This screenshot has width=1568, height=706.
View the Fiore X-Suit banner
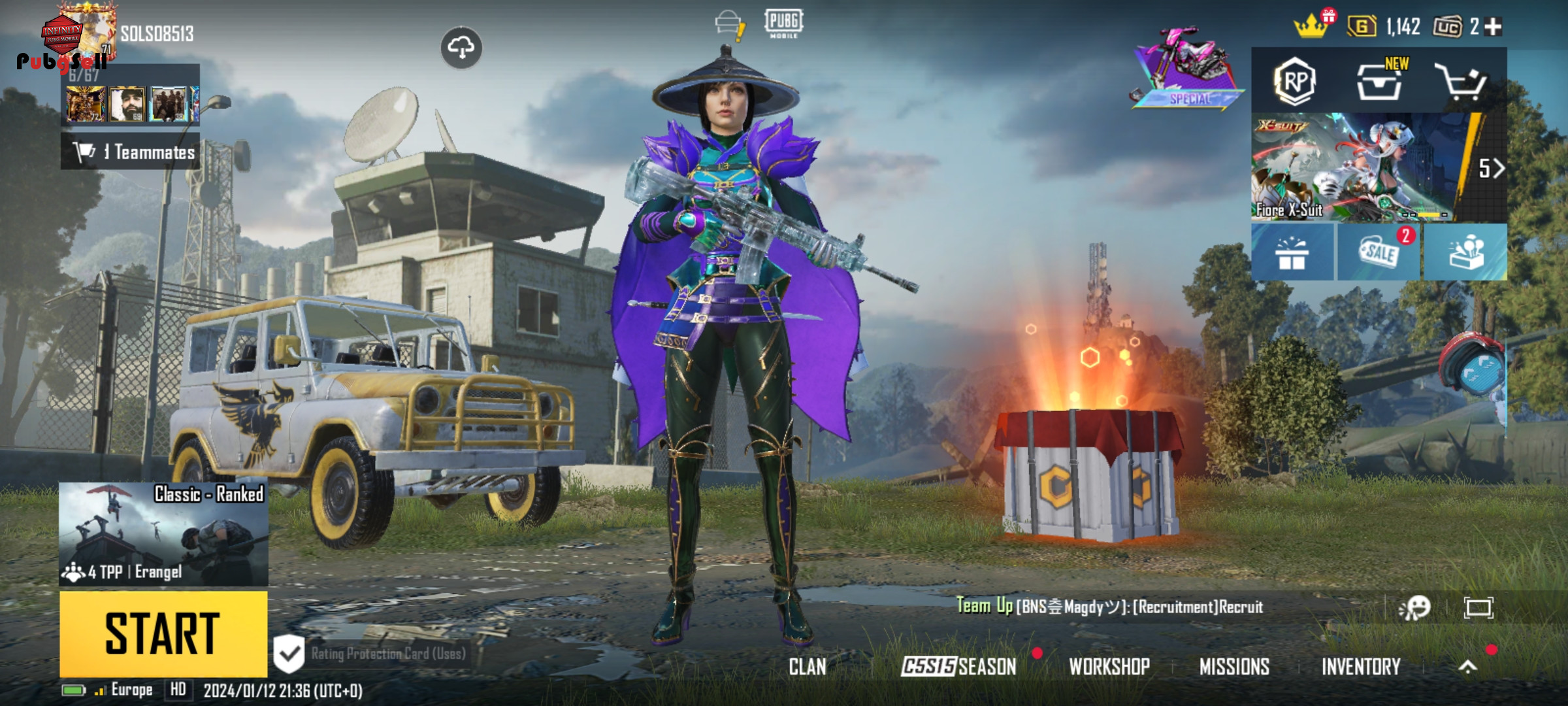pos(1359,167)
